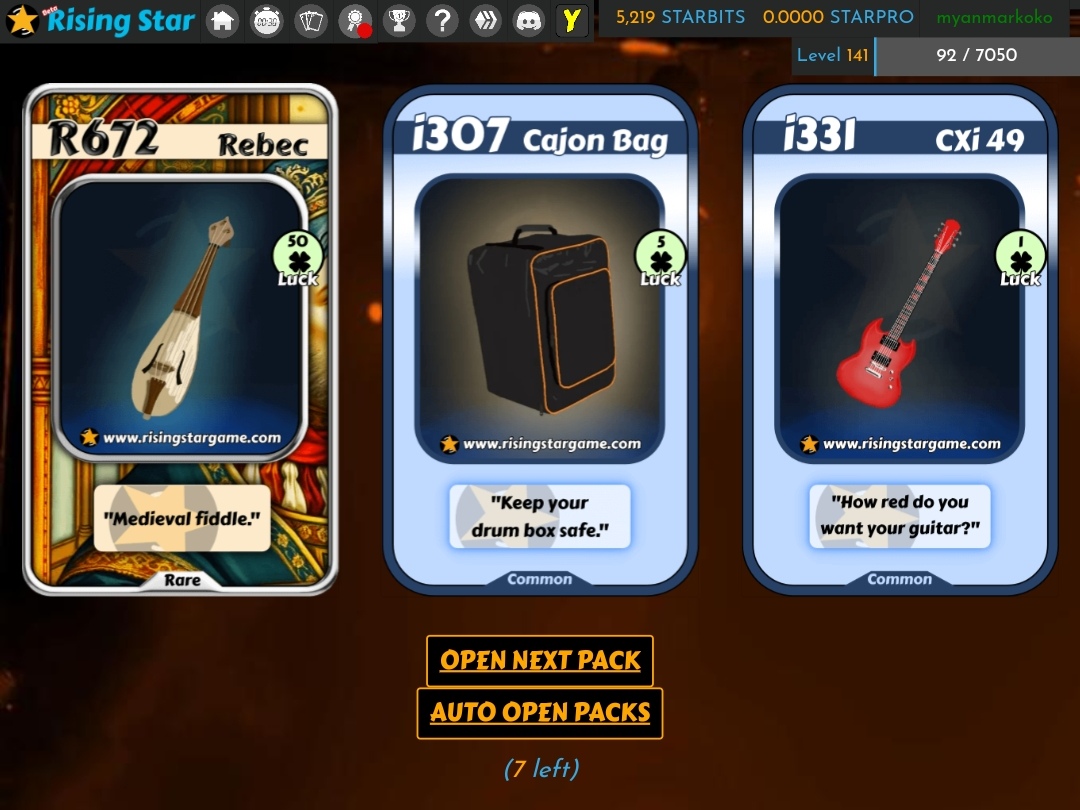The width and height of the screenshot is (1080, 810).
Task: Click the STARBITS balance
Action: (x=680, y=18)
